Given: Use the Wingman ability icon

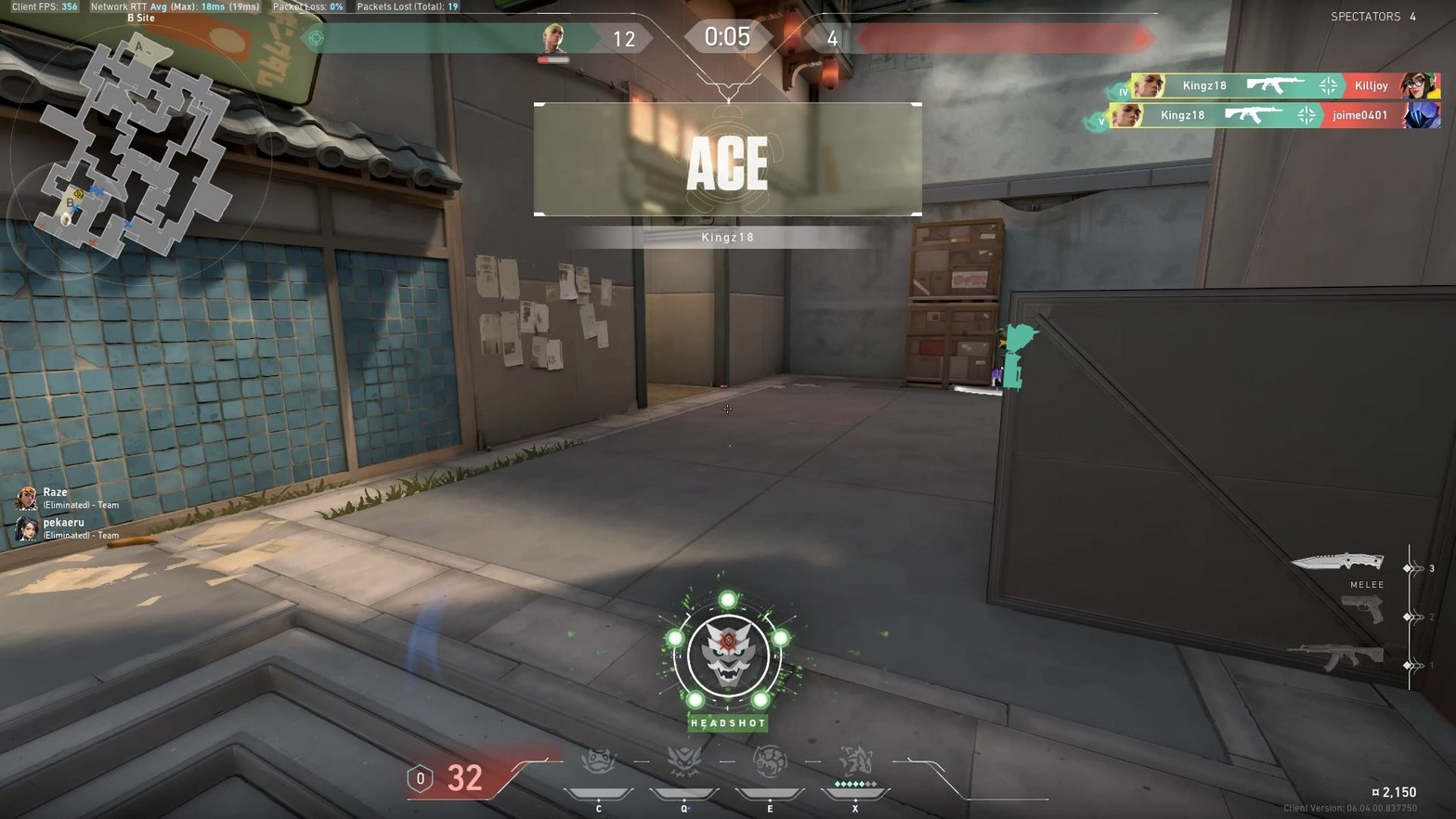Looking at the screenshot, I should pos(684,763).
